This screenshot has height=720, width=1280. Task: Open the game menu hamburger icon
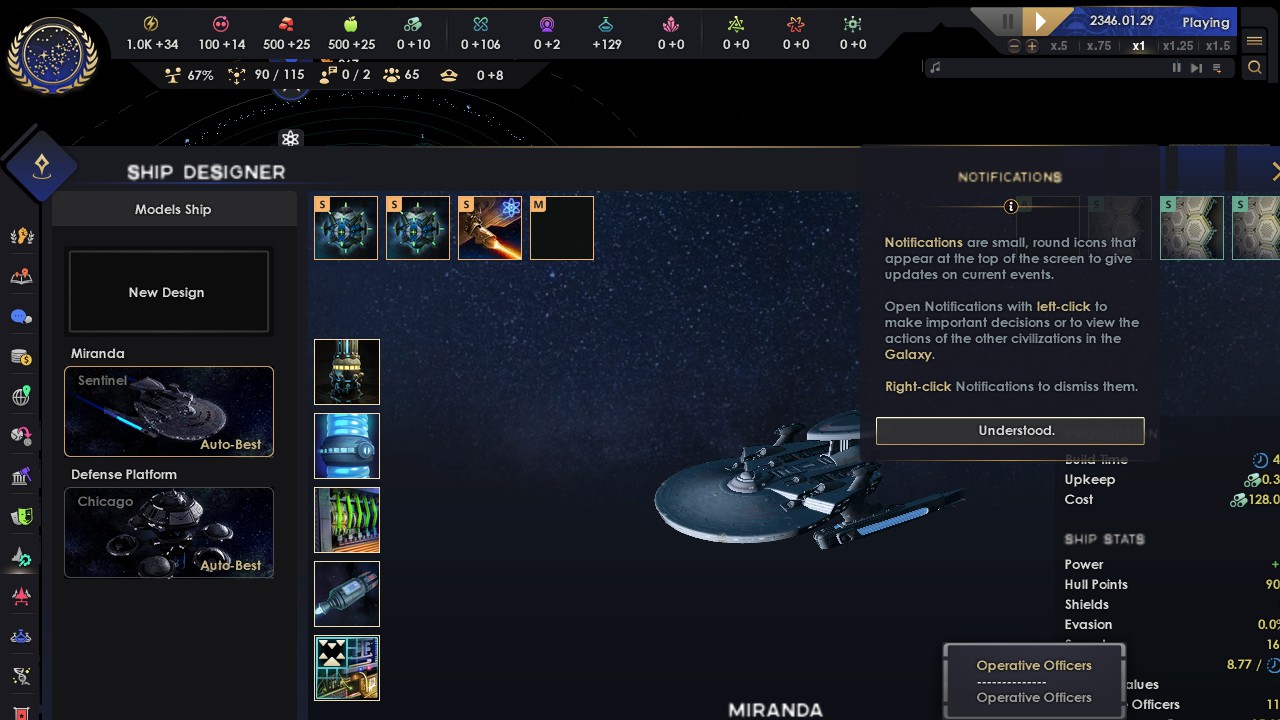pos(1256,42)
